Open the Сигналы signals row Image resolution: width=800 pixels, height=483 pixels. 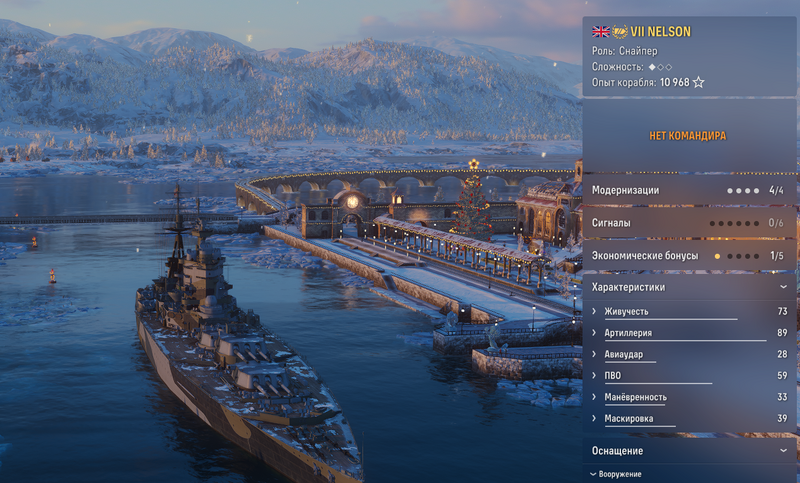(689, 223)
